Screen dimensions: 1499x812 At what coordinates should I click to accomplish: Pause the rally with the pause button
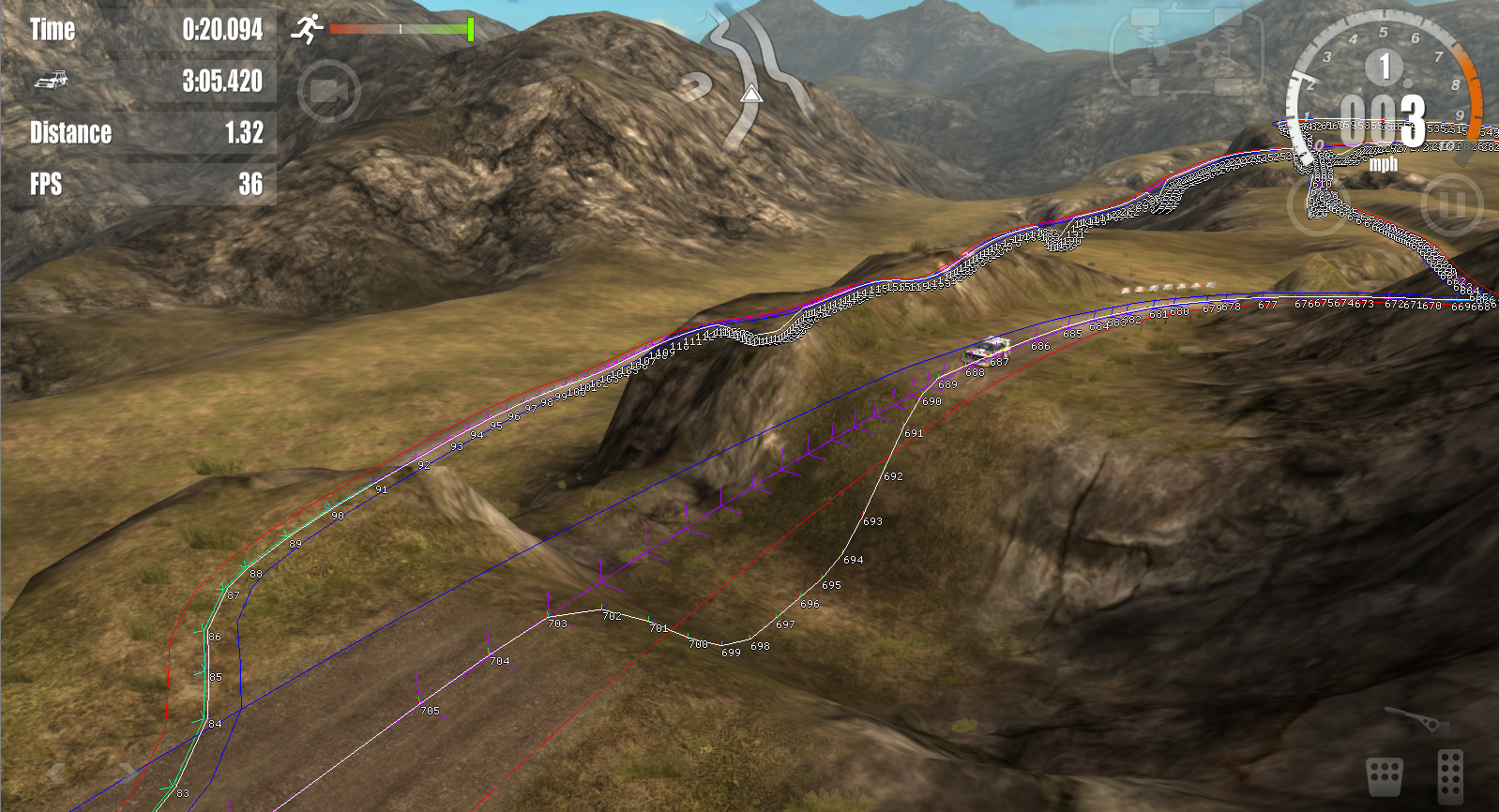[1451, 203]
